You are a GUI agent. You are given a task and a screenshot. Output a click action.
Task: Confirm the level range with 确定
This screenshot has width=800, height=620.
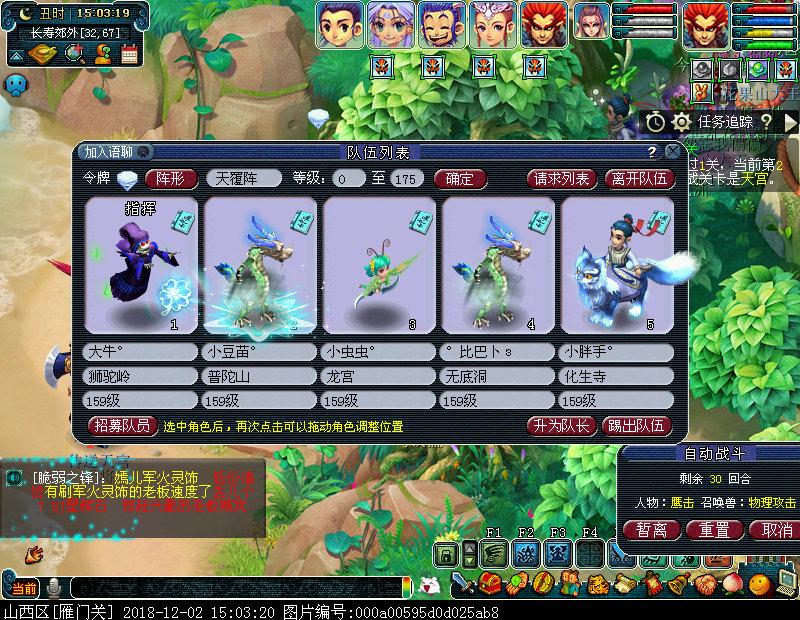(460, 179)
